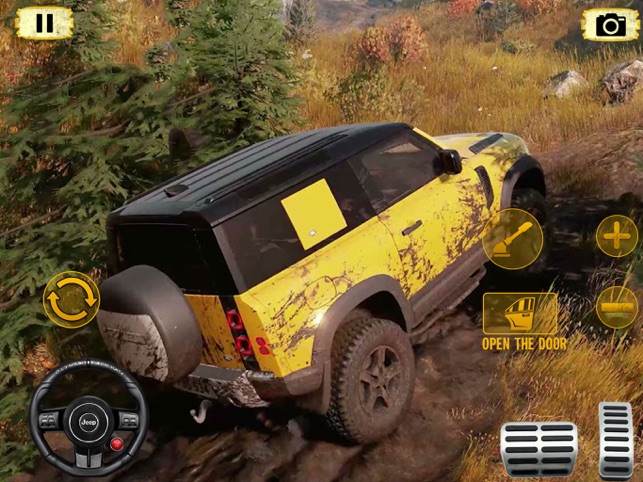Step on the wide brake pedal
The height and width of the screenshot is (482, 643).
539,449
